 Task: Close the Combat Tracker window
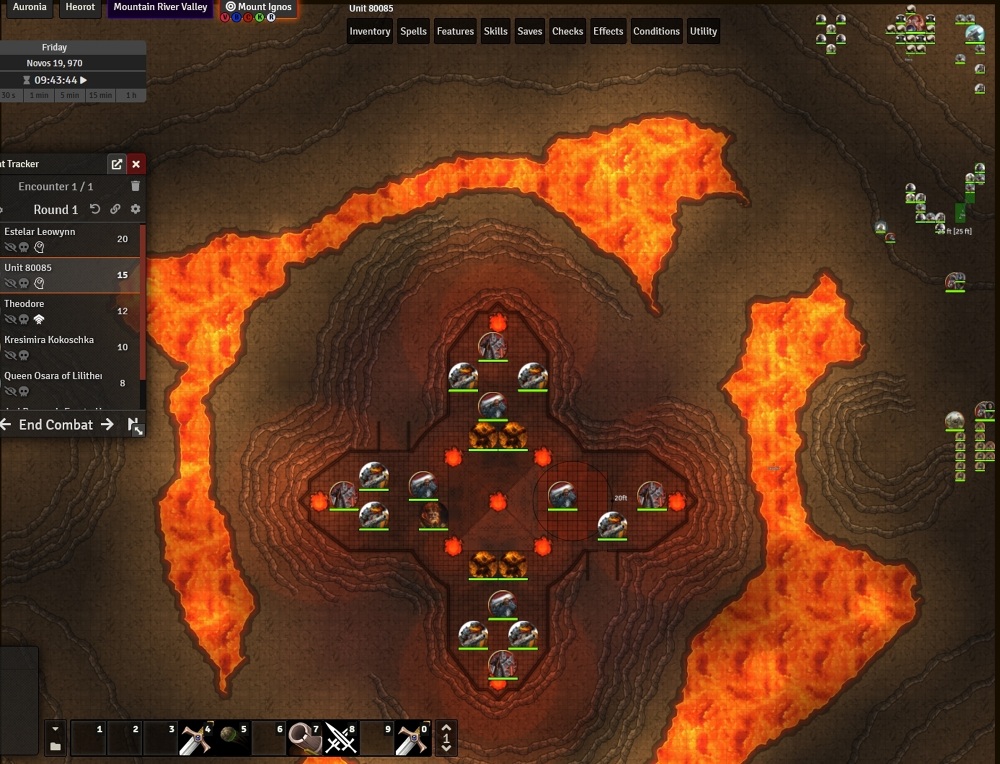(x=137, y=164)
